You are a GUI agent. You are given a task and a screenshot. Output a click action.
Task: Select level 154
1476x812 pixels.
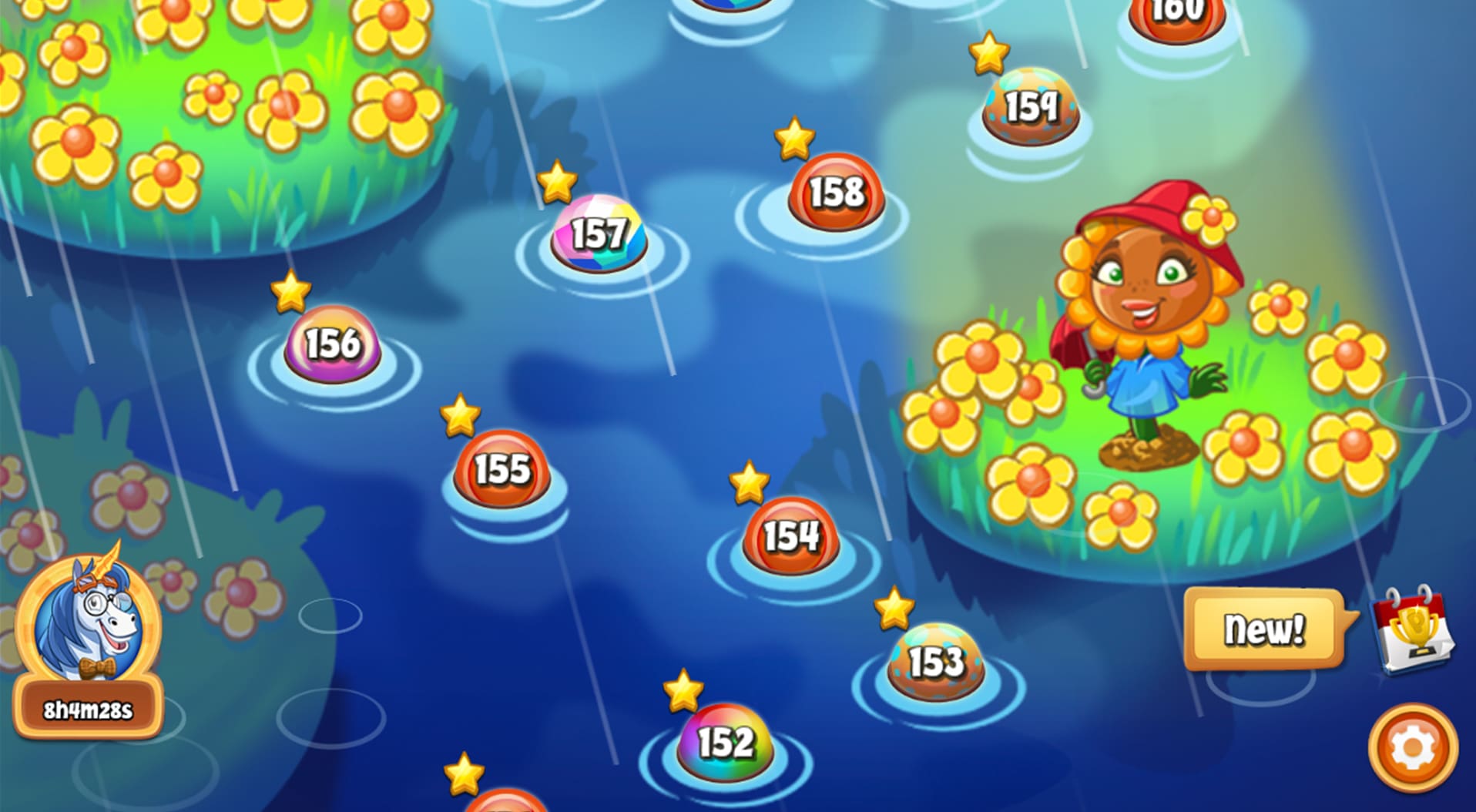(x=791, y=538)
